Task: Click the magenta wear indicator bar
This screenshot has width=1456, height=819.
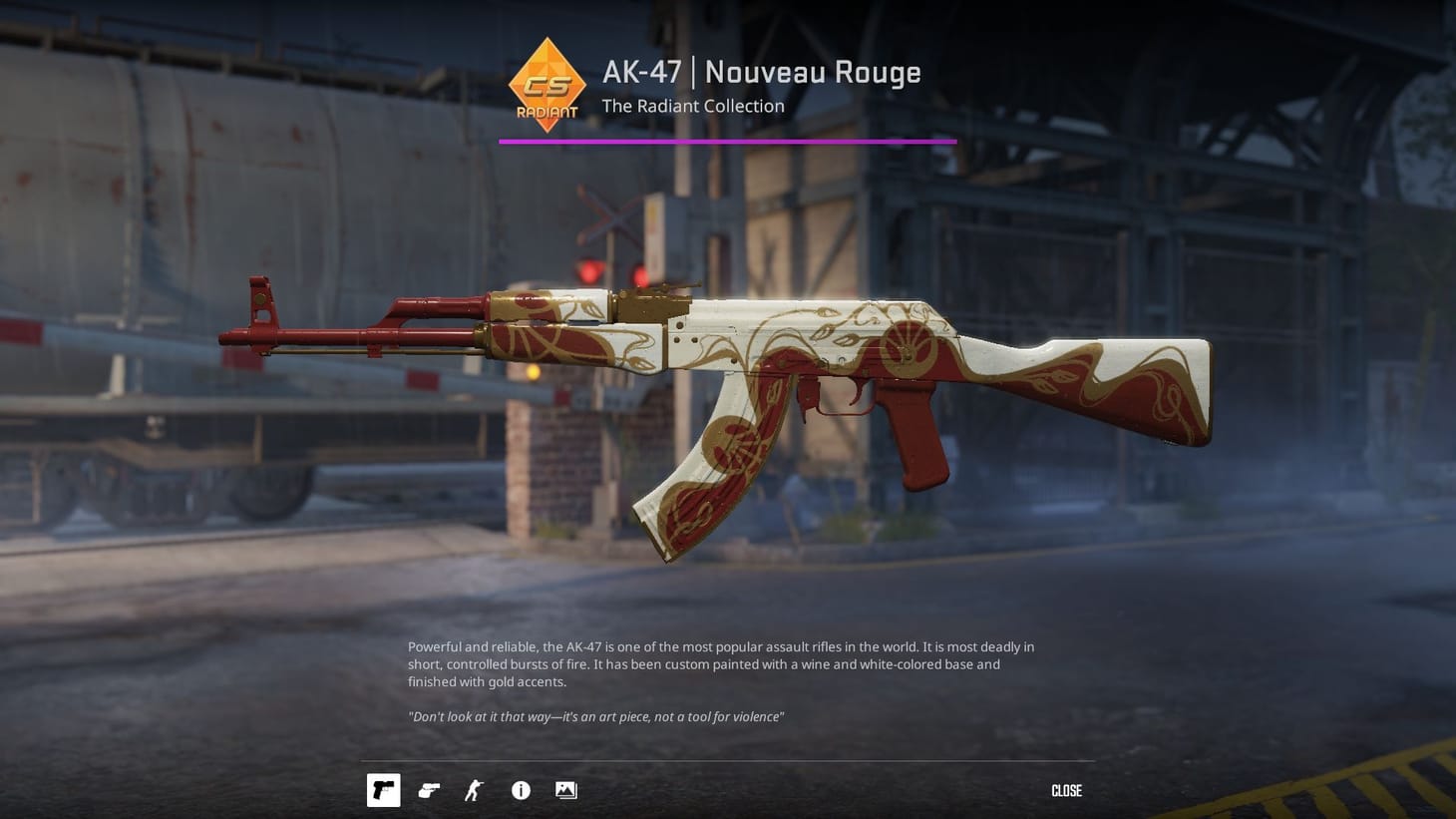Action: click(727, 142)
